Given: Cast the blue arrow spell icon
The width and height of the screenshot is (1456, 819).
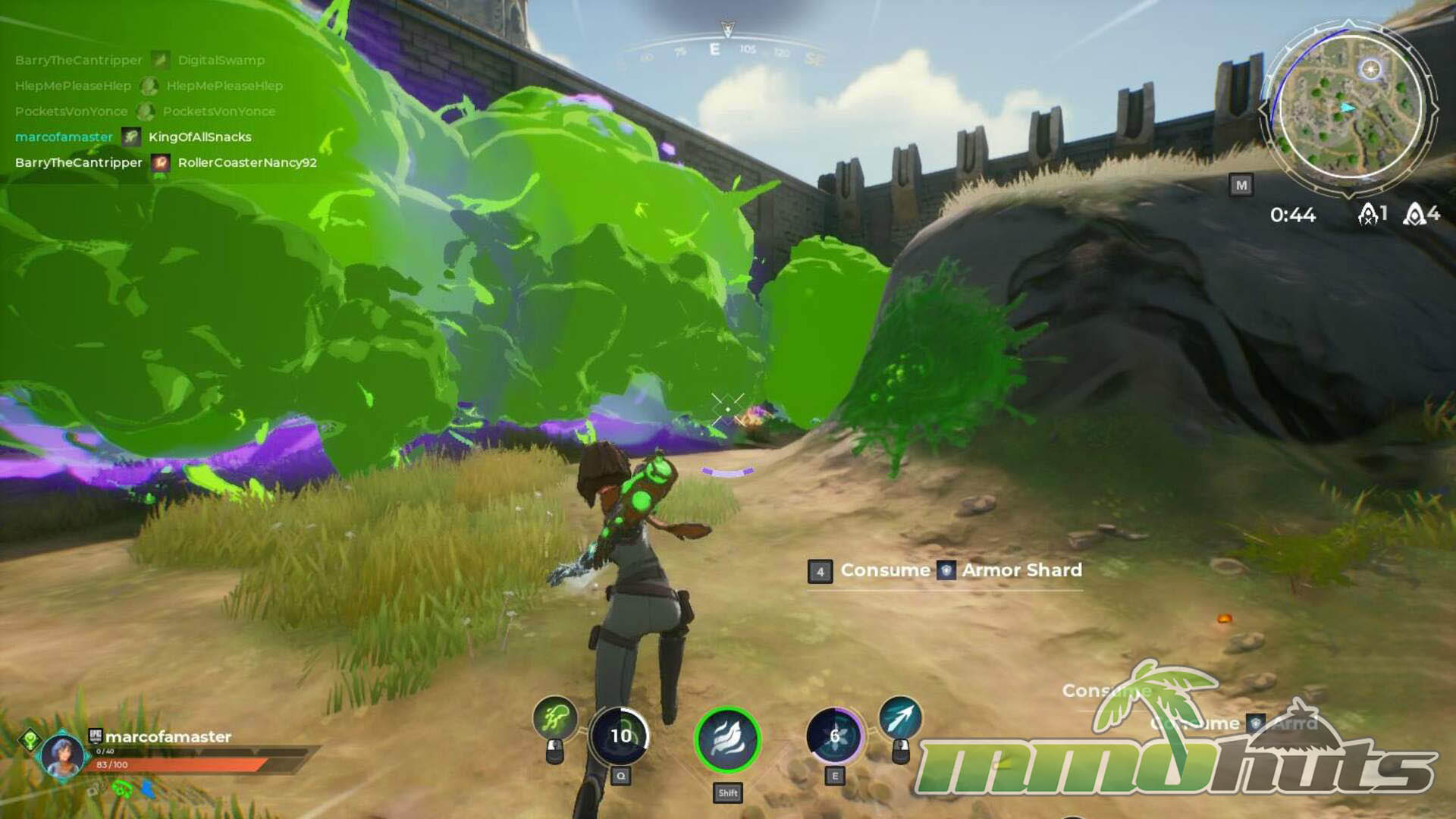Looking at the screenshot, I should tap(900, 717).
